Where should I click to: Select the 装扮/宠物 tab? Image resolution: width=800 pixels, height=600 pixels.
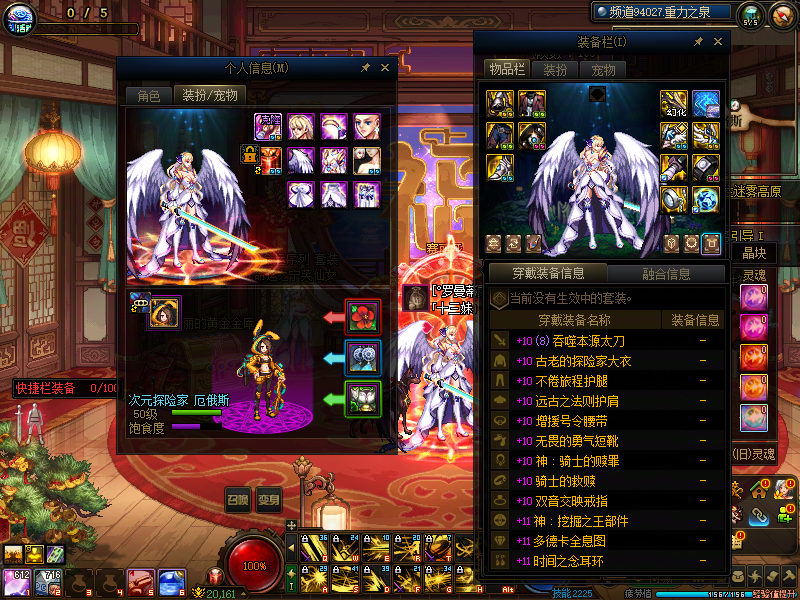pos(208,96)
